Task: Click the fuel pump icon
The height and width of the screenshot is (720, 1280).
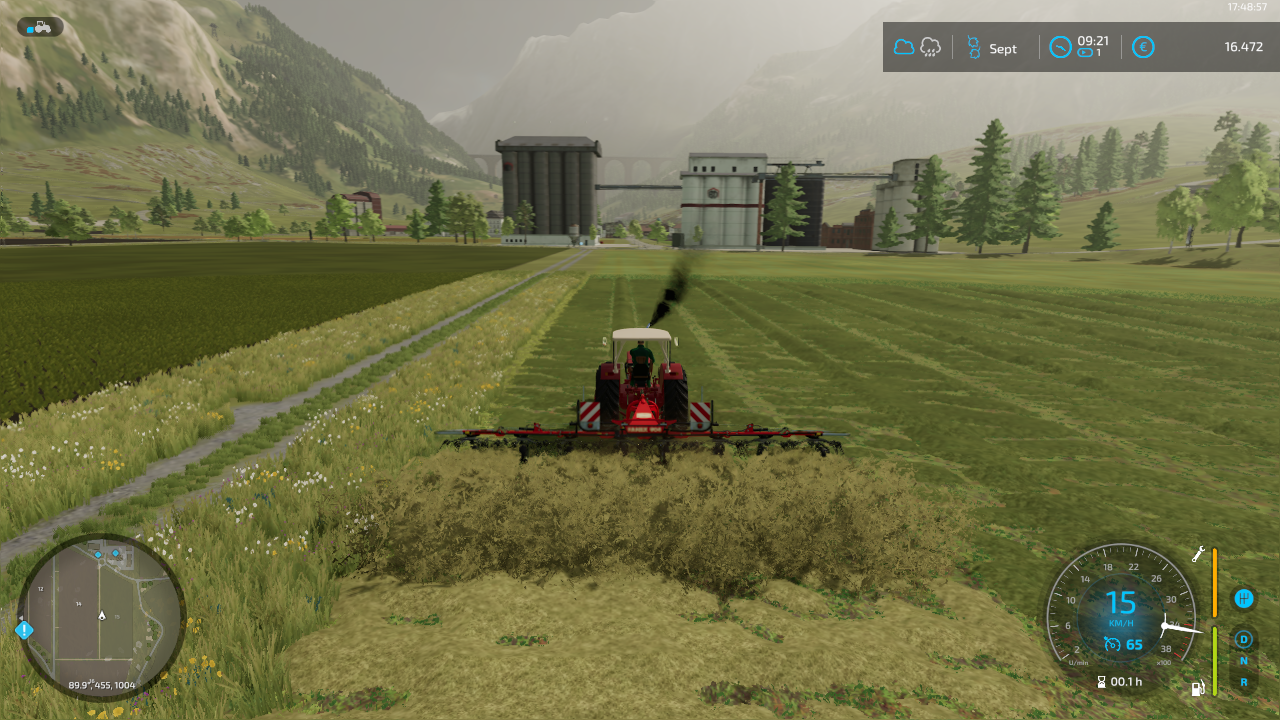Action: tap(1198, 688)
